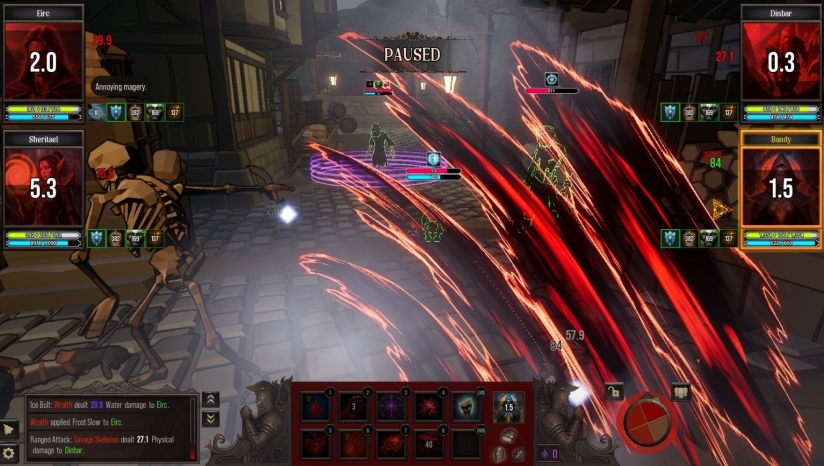Image resolution: width=824 pixels, height=466 pixels.
Task: Resume the game with the play arrow button
Action: click(x=10, y=429)
